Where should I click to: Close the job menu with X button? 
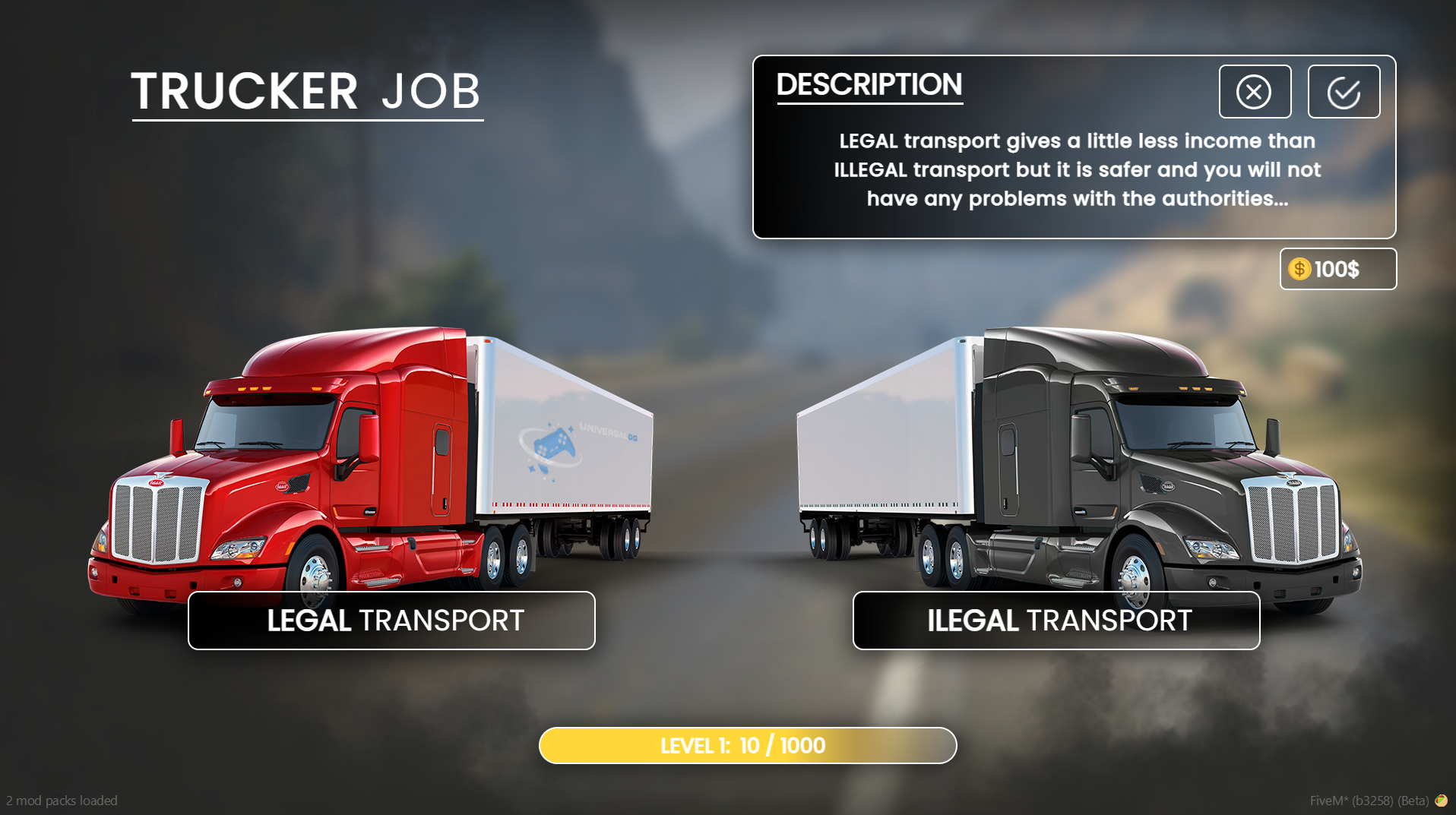[1255, 92]
